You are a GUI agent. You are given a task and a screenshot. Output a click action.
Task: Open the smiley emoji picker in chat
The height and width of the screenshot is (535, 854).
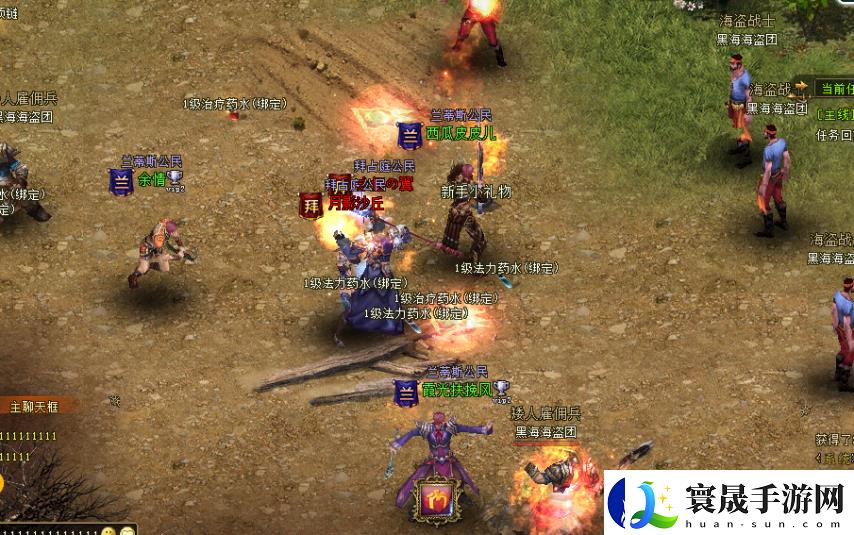click(108, 530)
